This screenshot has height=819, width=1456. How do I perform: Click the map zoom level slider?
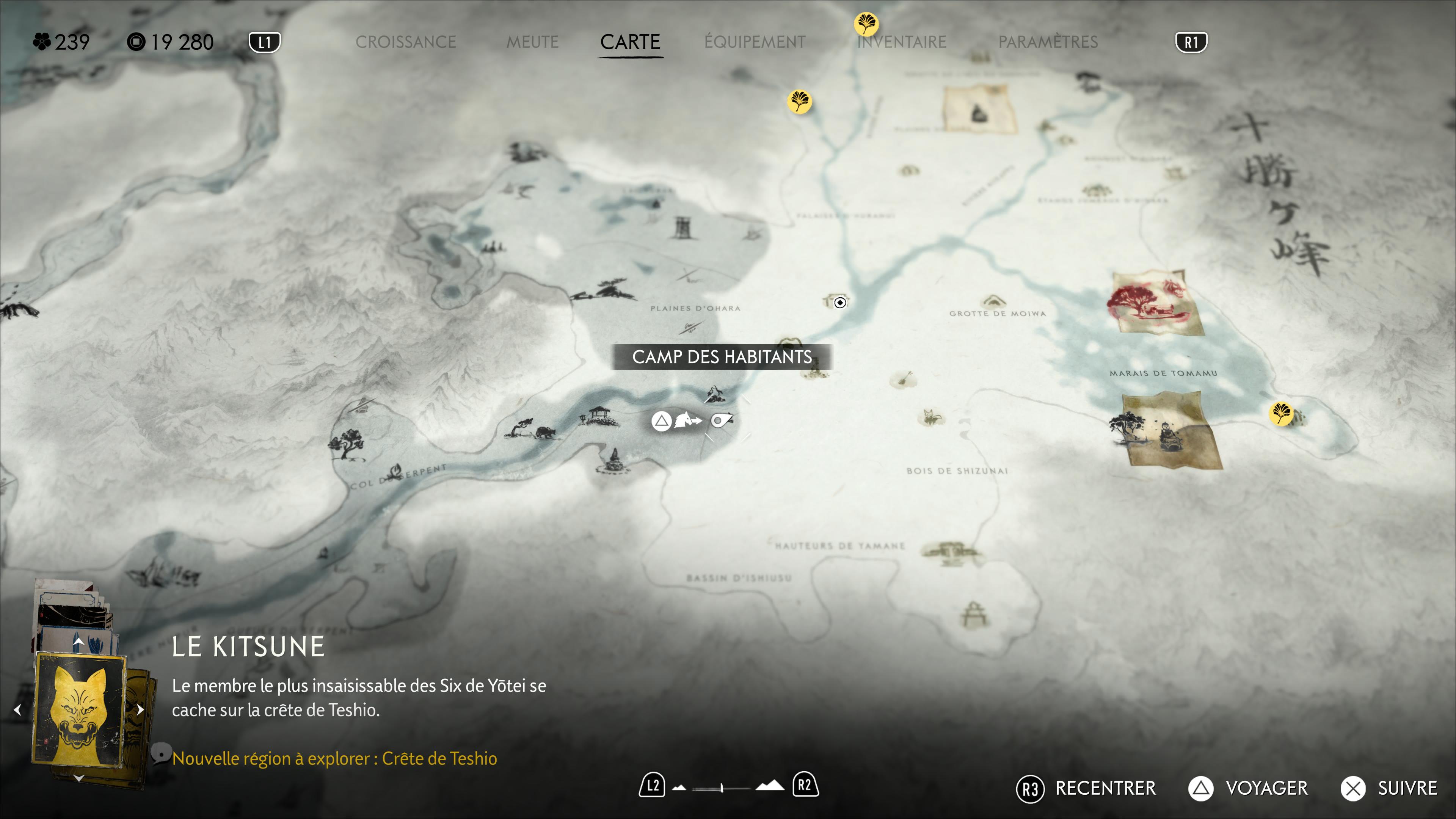[722, 788]
